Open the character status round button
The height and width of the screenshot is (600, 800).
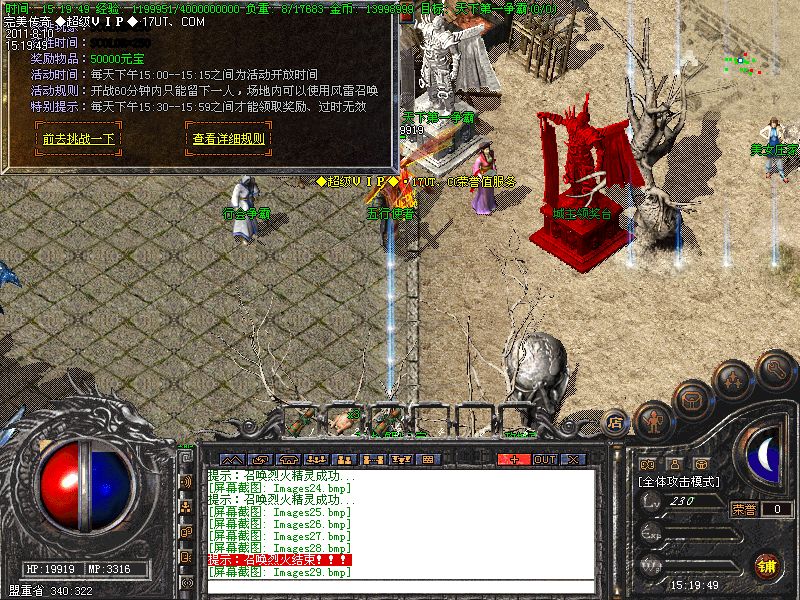(653, 418)
